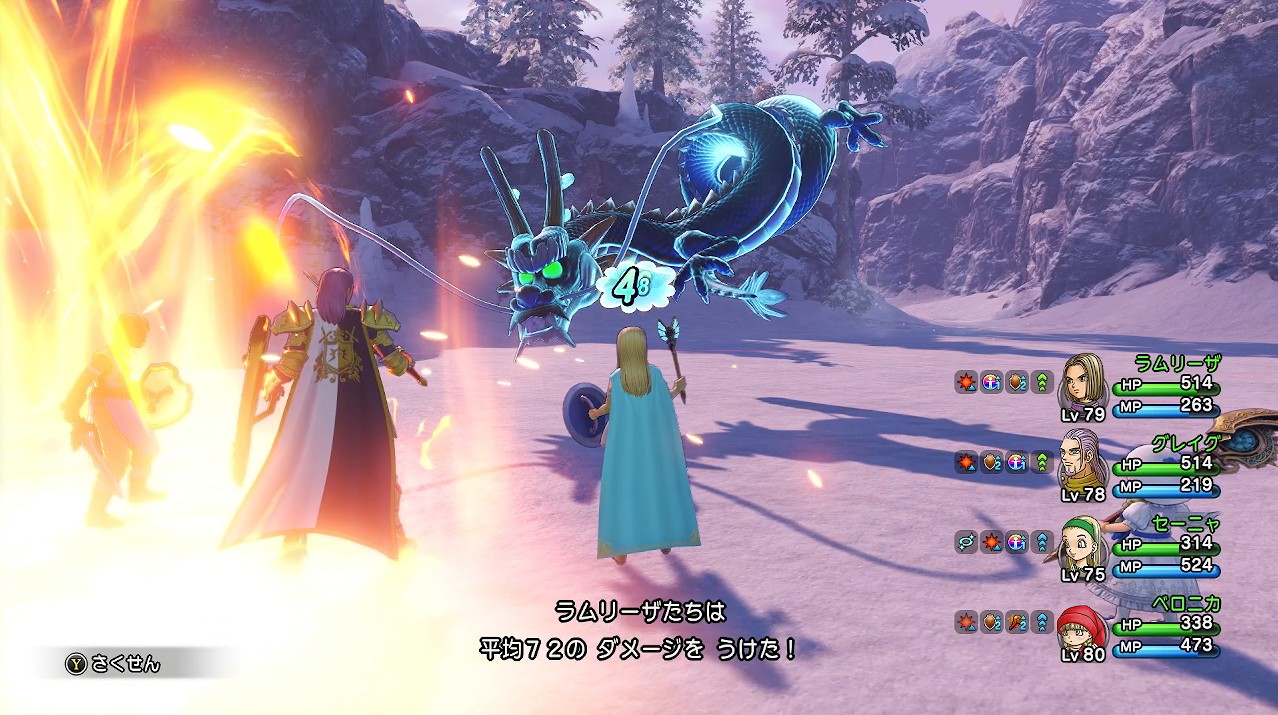Select ベロニカ's red-hooded Lv 80 portrait
The height and width of the screenshot is (715, 1278).
click(x=1081, y=624)
